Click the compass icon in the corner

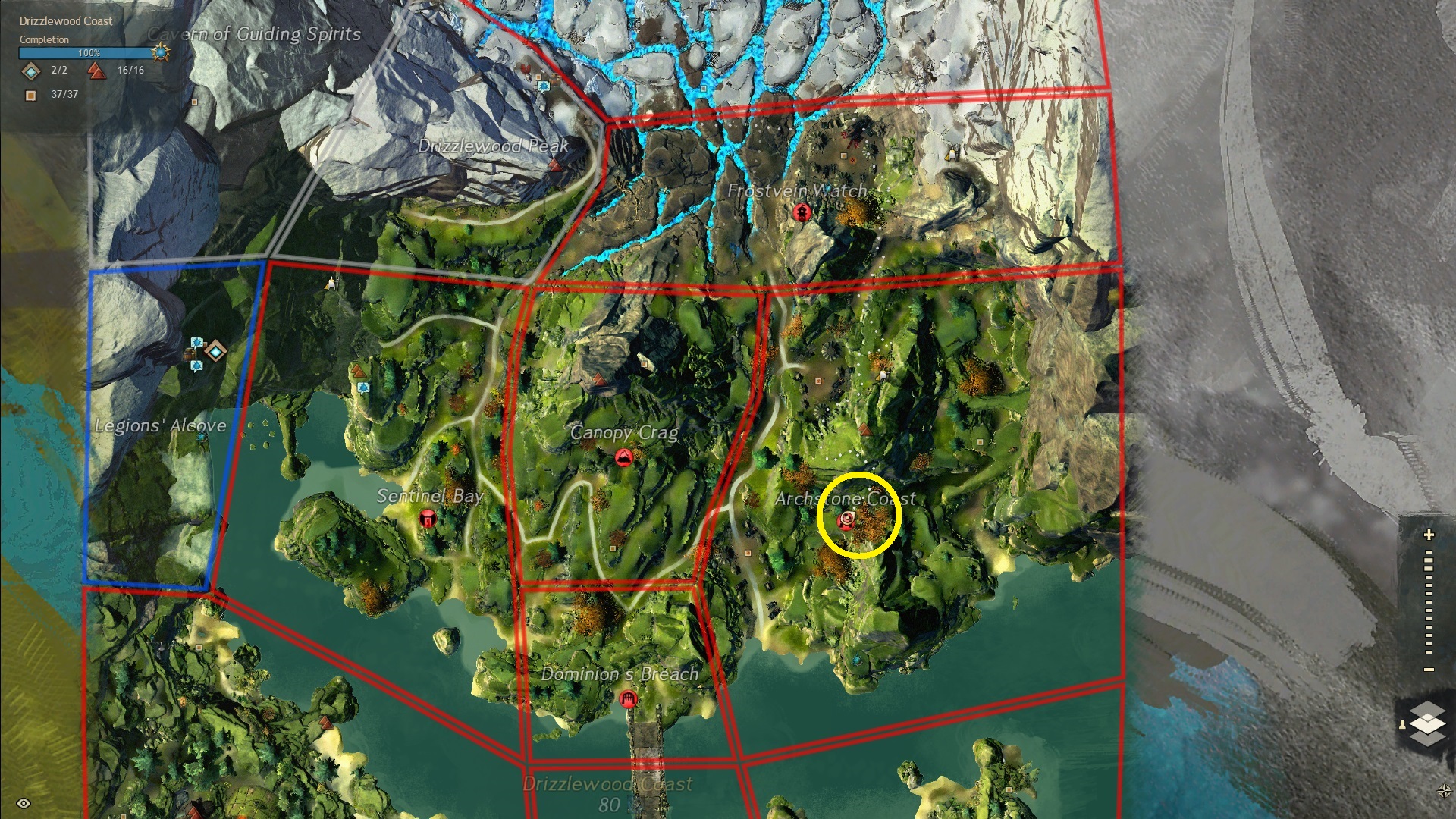pyautogui.click(x=1444, y=791)
